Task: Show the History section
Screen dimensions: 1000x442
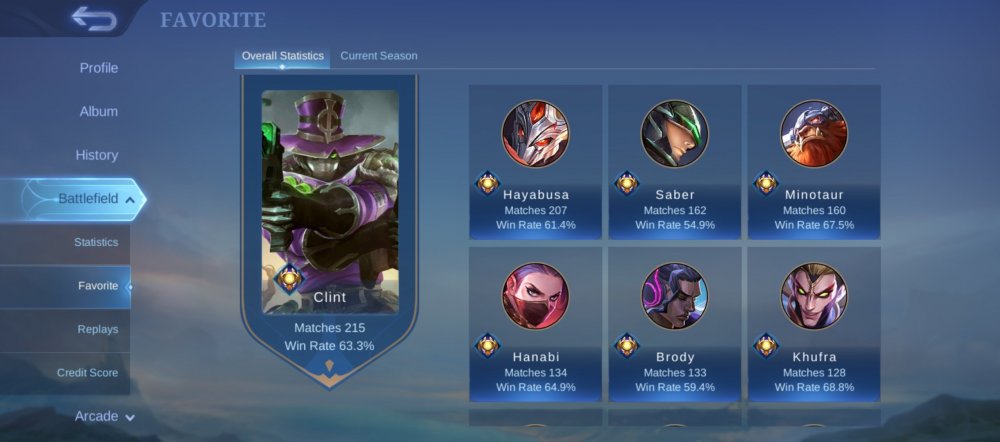Action: (x=97, y=155)
